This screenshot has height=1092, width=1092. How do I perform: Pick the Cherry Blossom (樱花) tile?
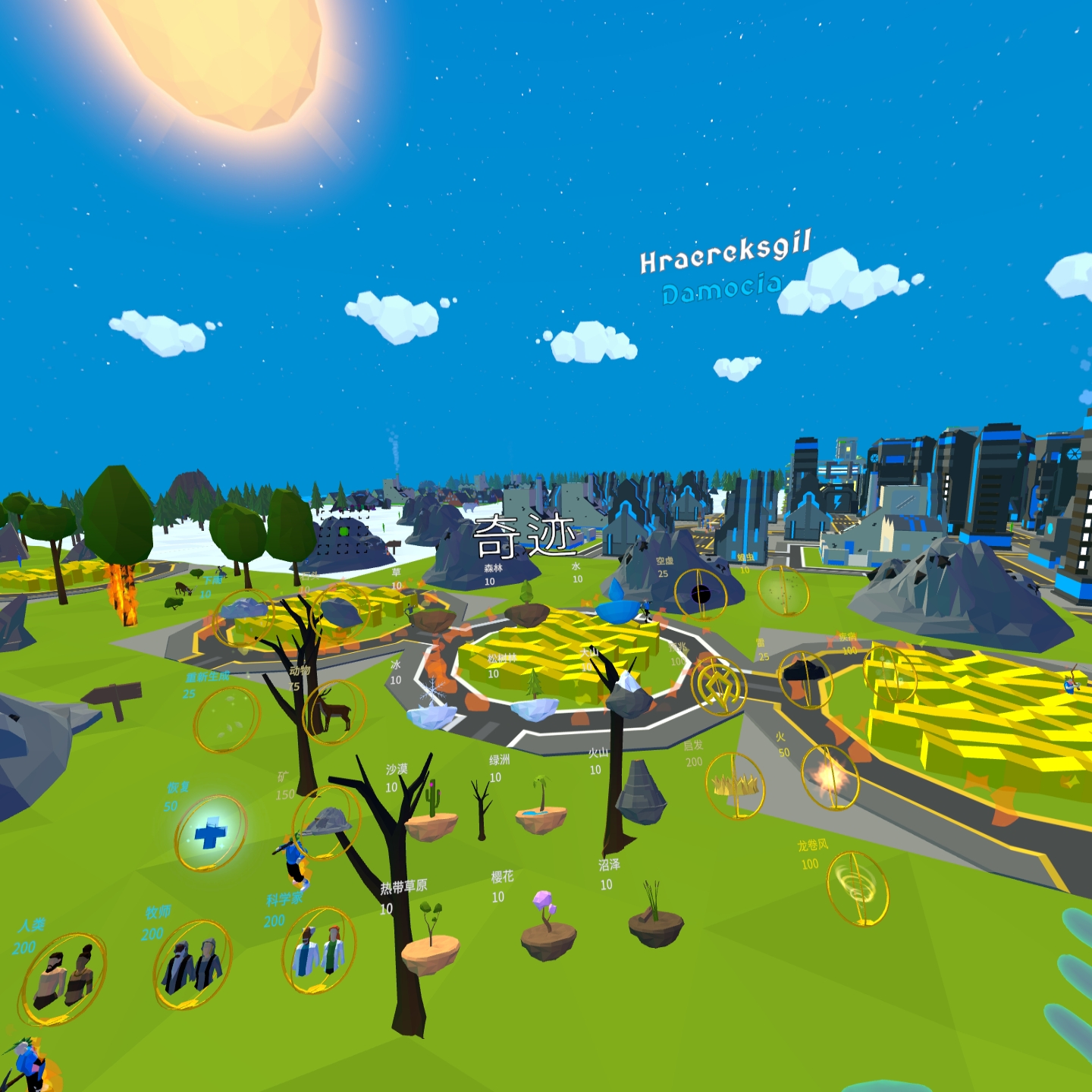[548, 931]
